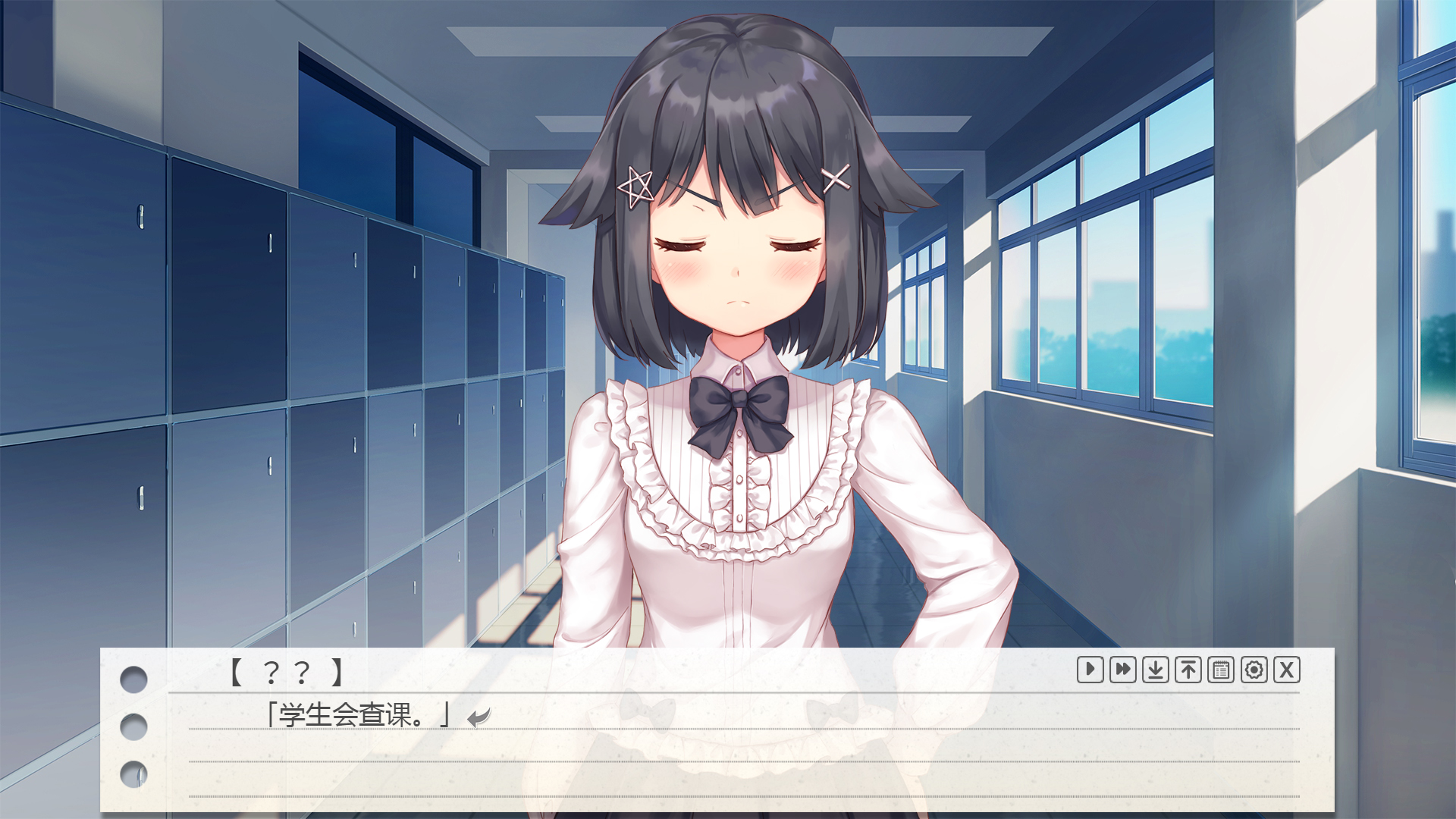Viewport: 1456px width, 819px height.
Task: Hide the dialogue box with the X button
Action: pos(1287,670)
